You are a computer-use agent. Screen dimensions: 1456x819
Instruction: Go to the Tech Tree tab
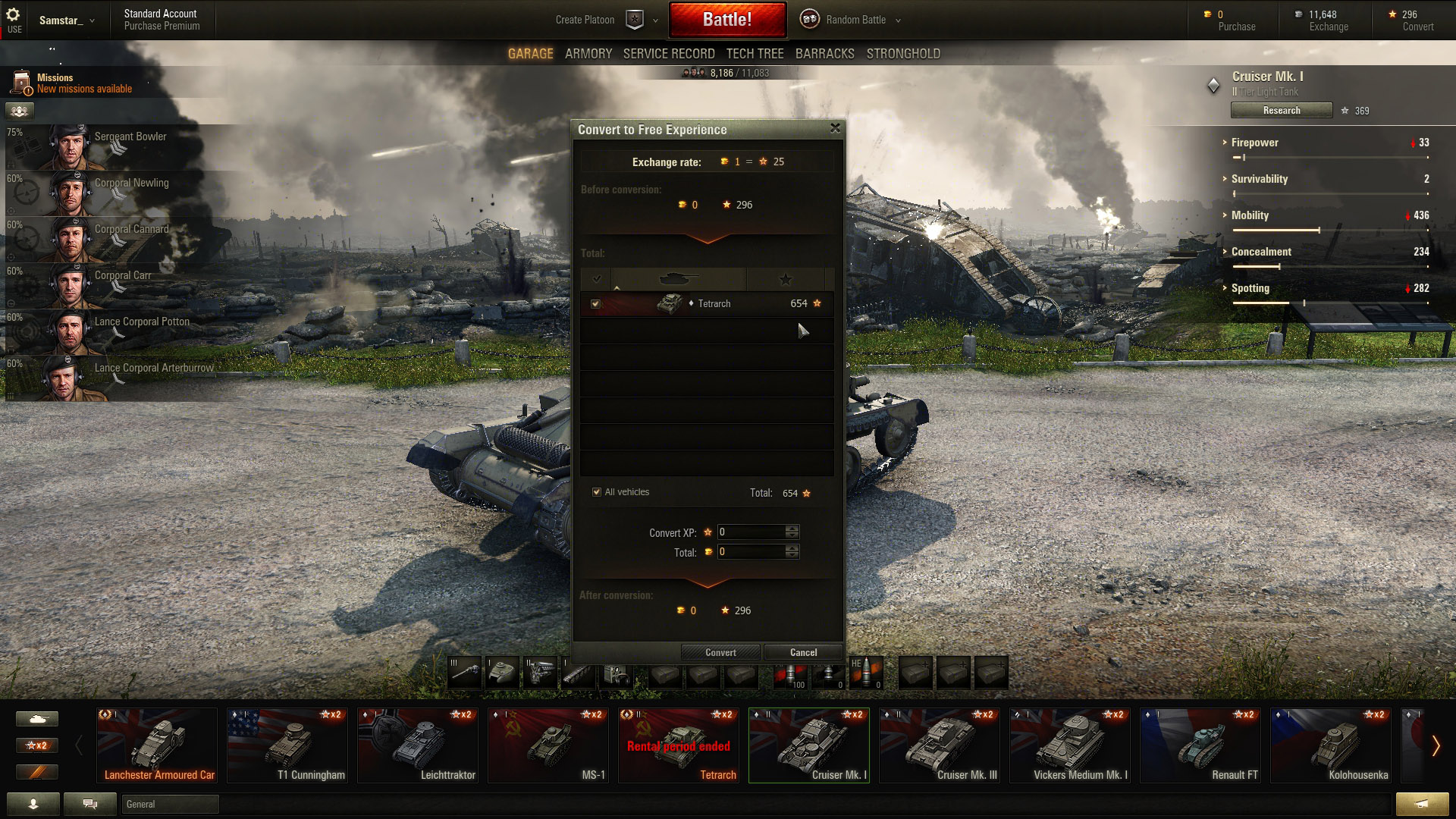point(755,54)
